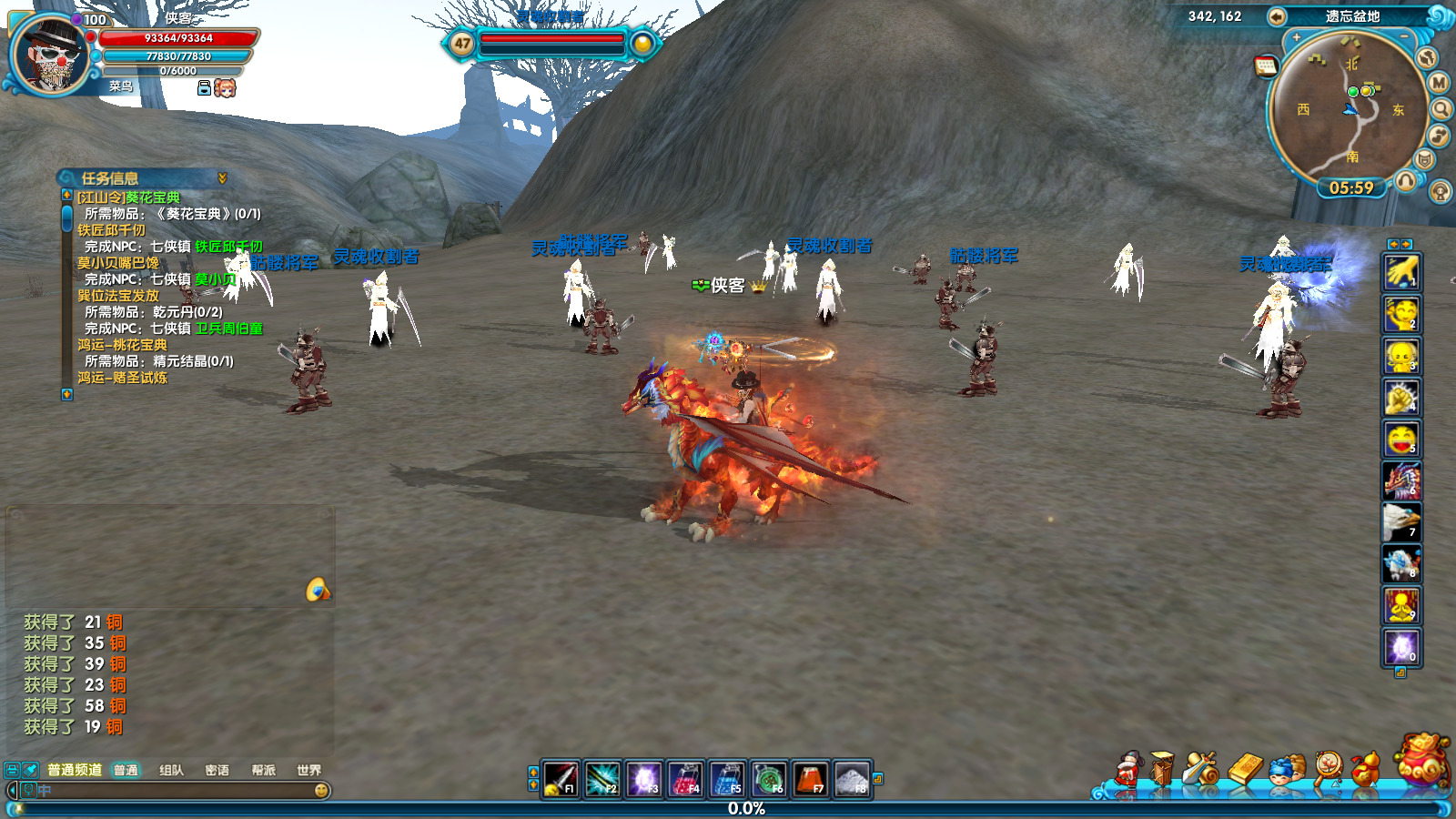
Task: Cast the F3 purple orb skill
Action: (x=644, y=780)
